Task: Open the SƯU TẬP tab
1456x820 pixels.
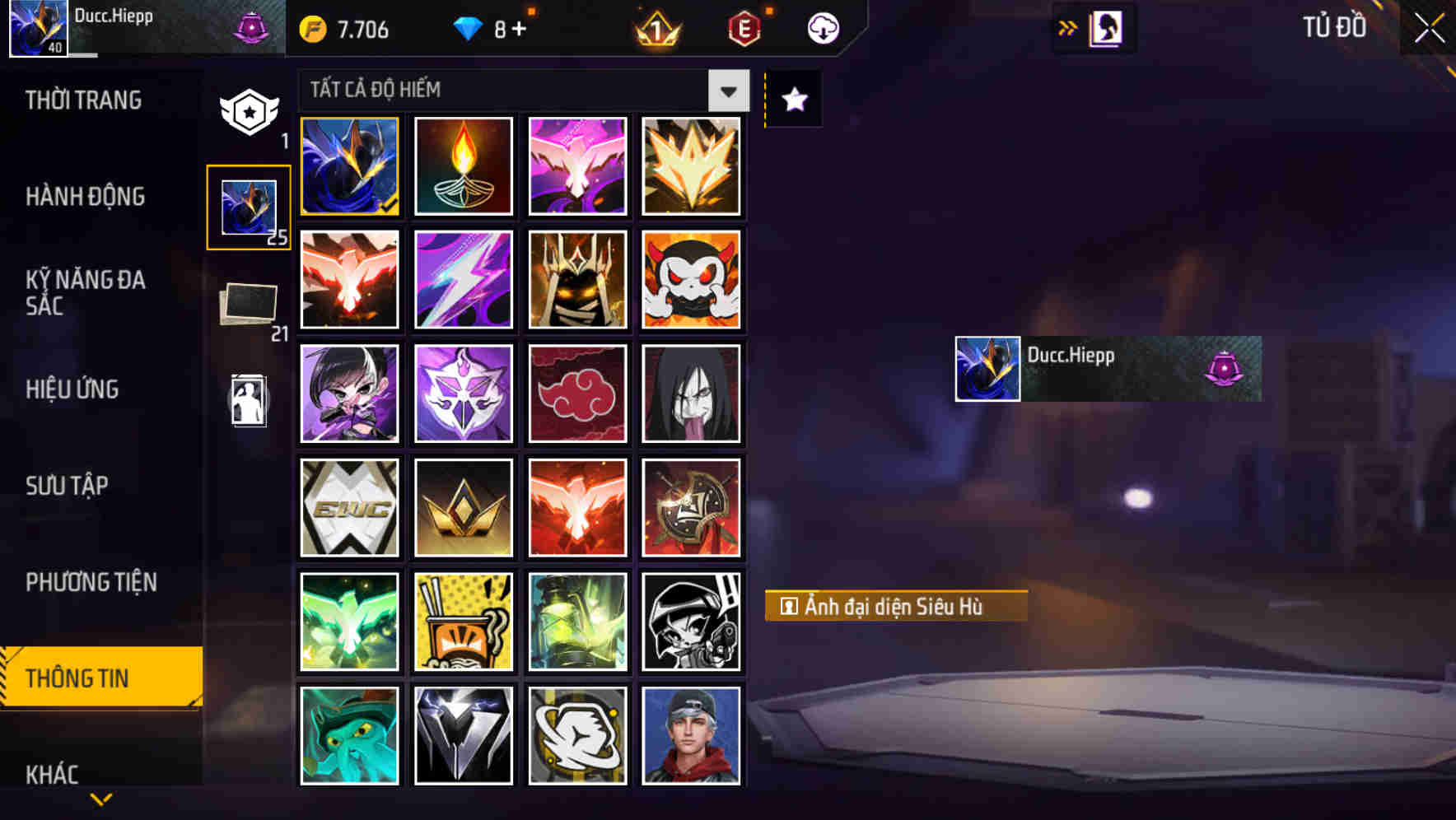Action: click(70, 486)
